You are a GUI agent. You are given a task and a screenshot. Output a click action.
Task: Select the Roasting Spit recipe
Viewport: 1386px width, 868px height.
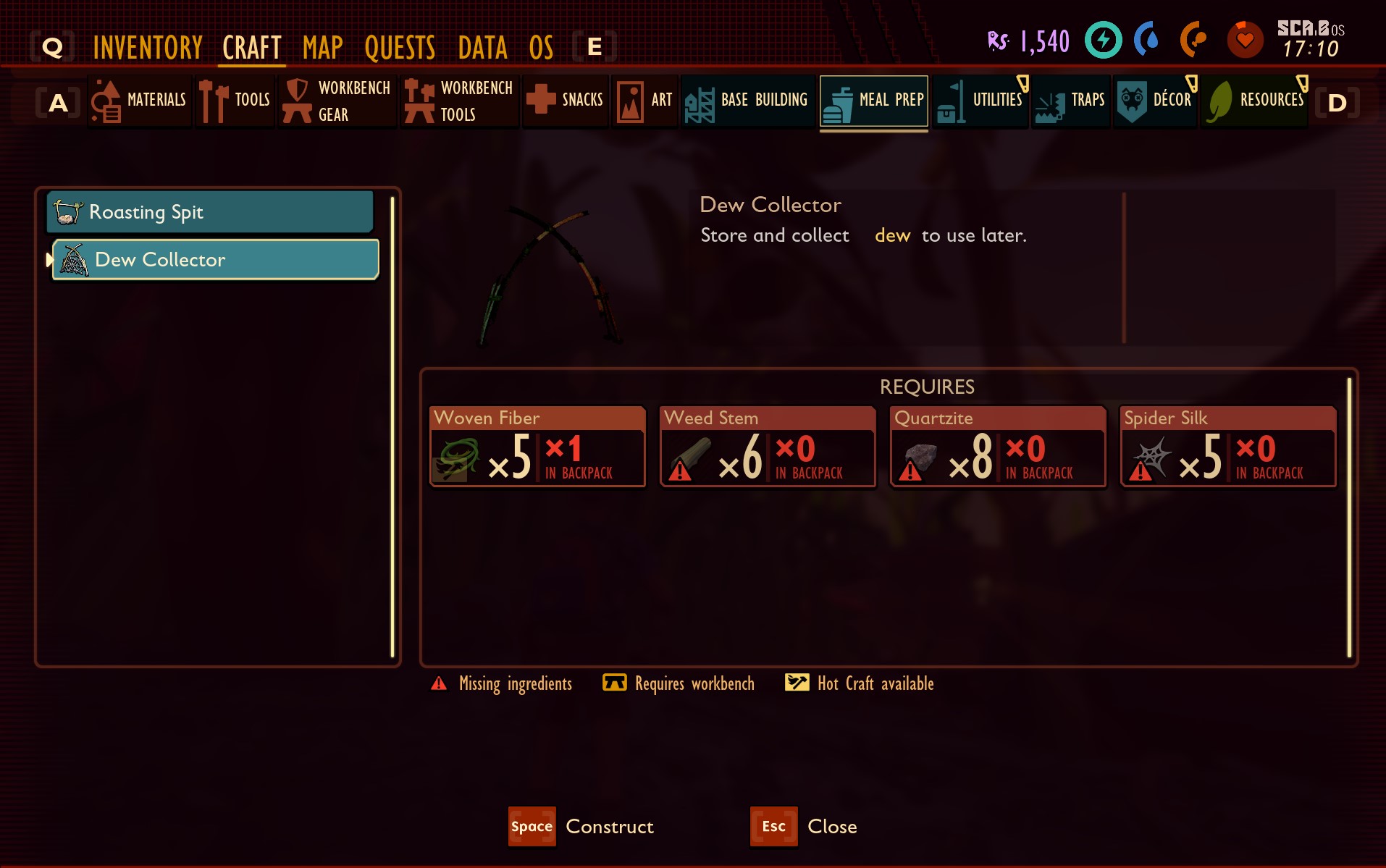(x=209, y=211)
